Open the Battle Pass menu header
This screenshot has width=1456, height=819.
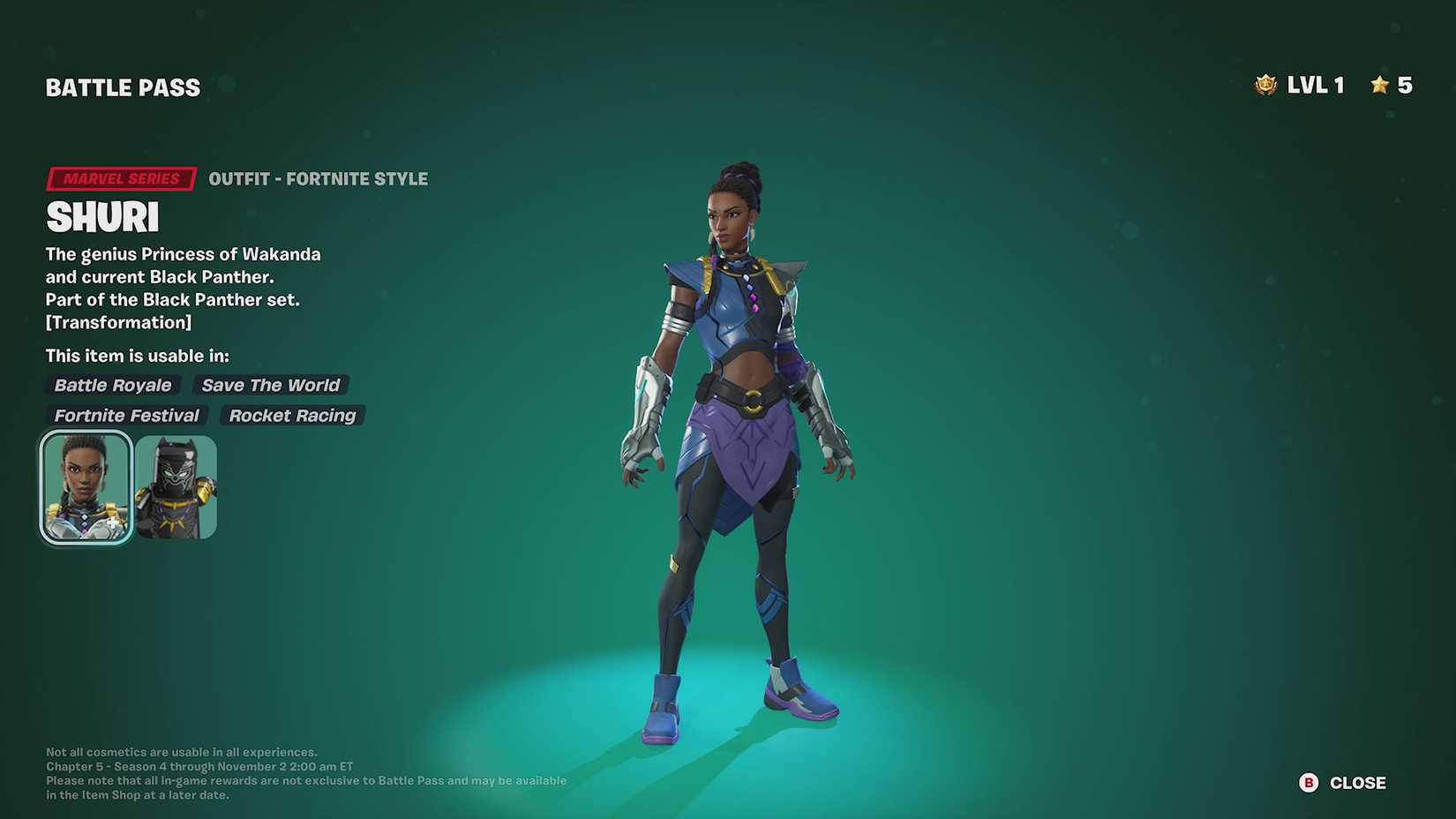tap(123, 86)
